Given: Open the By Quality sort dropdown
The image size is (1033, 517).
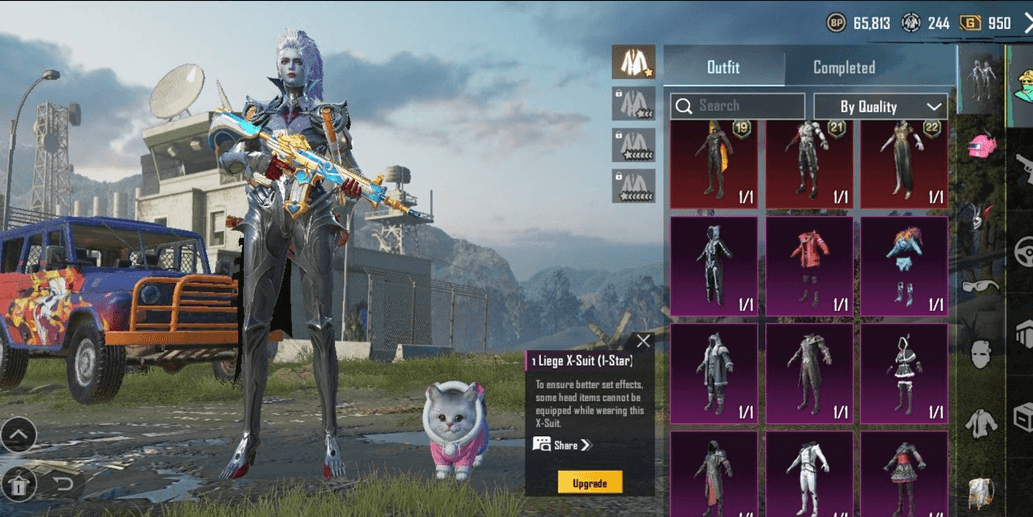Looking at the screenshot, I should pyautogui.click(x=880, y=106).
